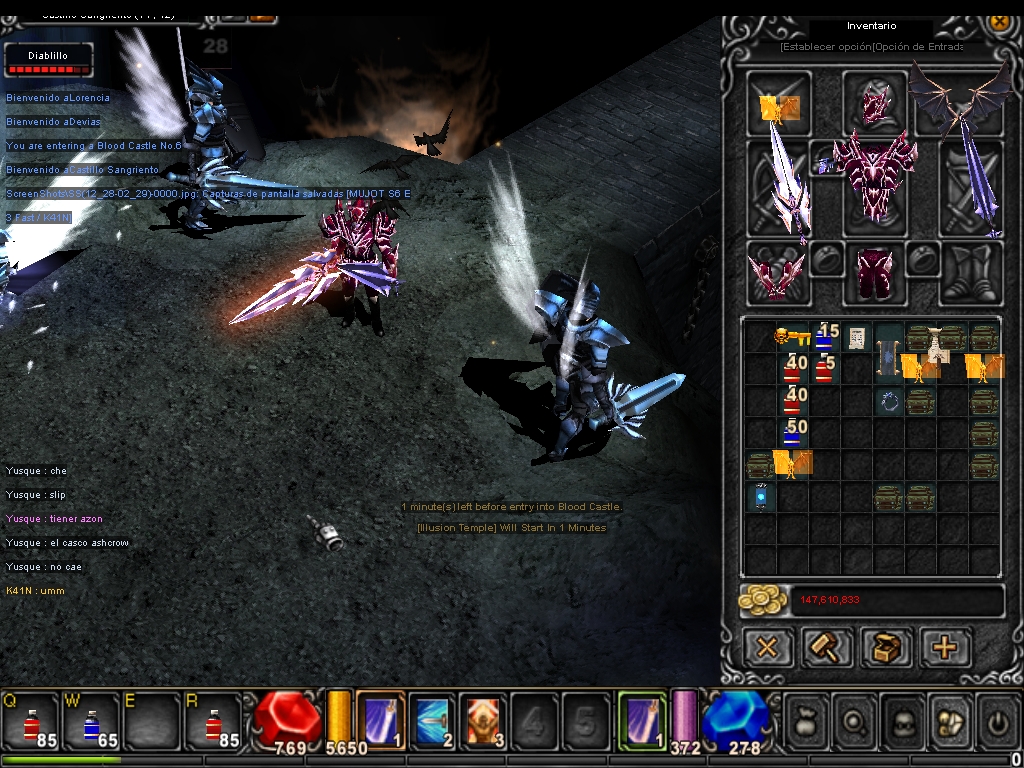Select the blue potion stack of 50
1024x768 pixels.
click(x=793, y=433)
